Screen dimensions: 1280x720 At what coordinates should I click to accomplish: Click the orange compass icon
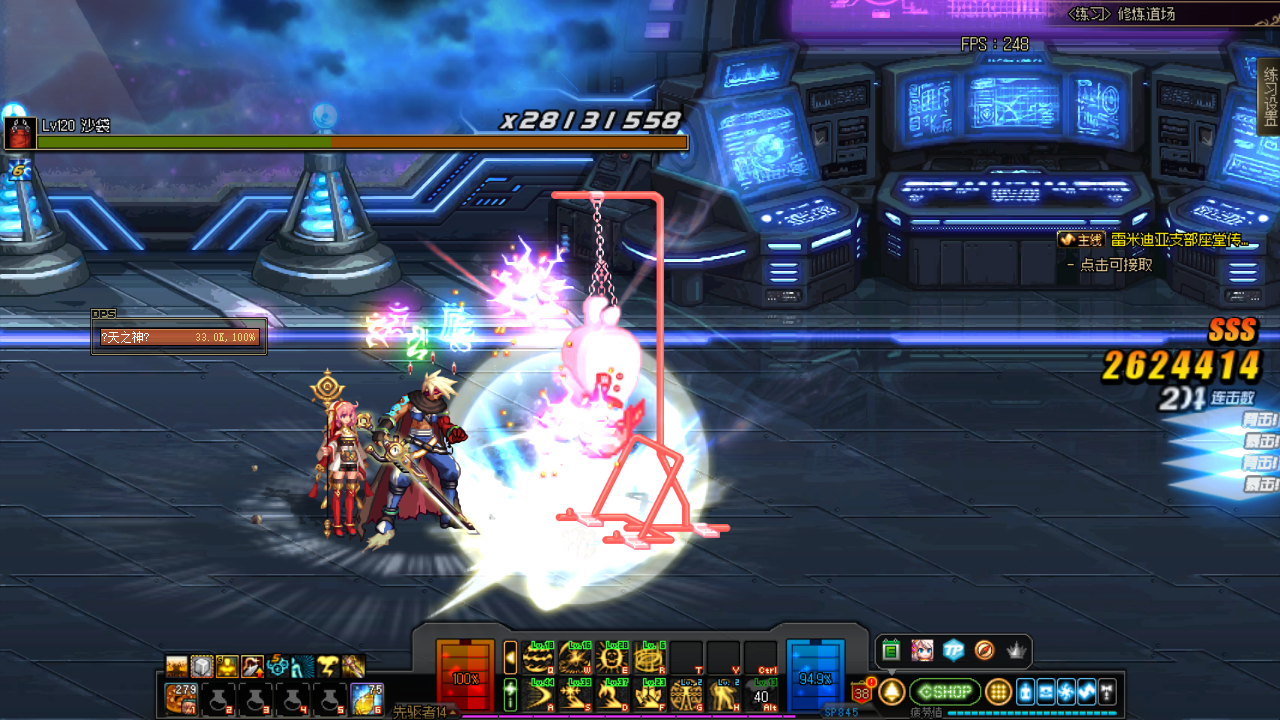(984, 651)
